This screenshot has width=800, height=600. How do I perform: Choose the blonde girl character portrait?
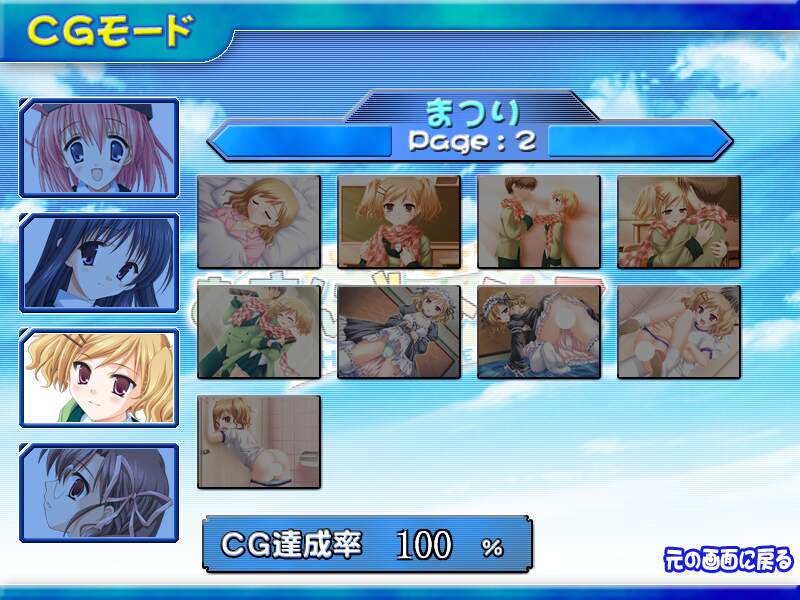coord(99,378)
